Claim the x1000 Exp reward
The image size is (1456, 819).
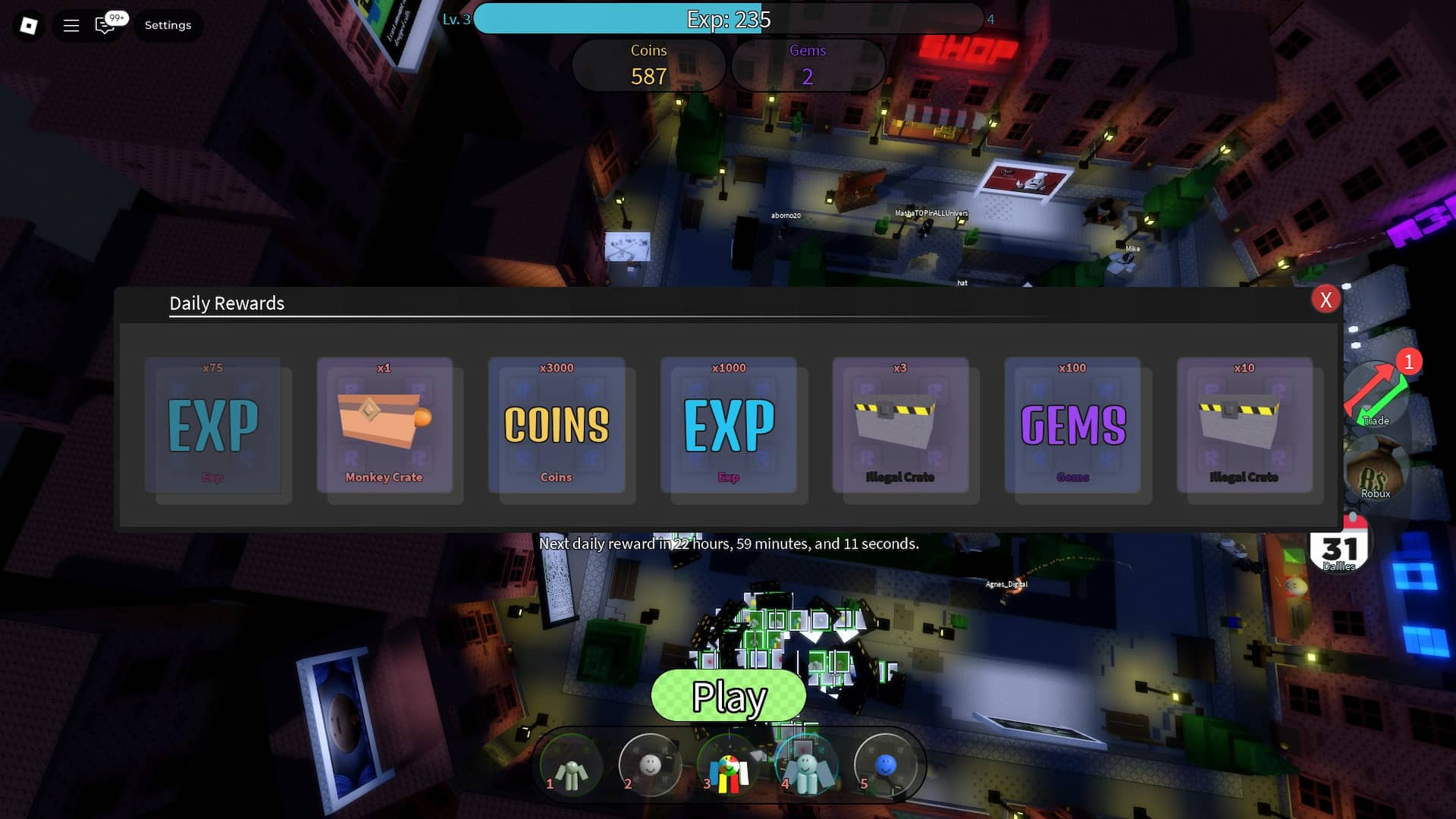(730, 428)
